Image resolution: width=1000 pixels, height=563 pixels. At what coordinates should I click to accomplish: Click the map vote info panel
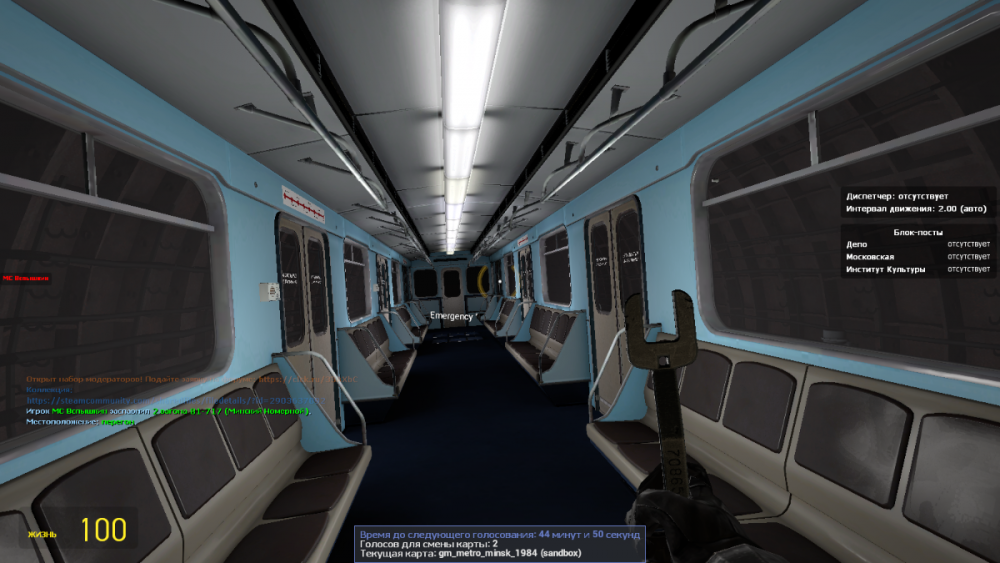click(x=499, y=543)
